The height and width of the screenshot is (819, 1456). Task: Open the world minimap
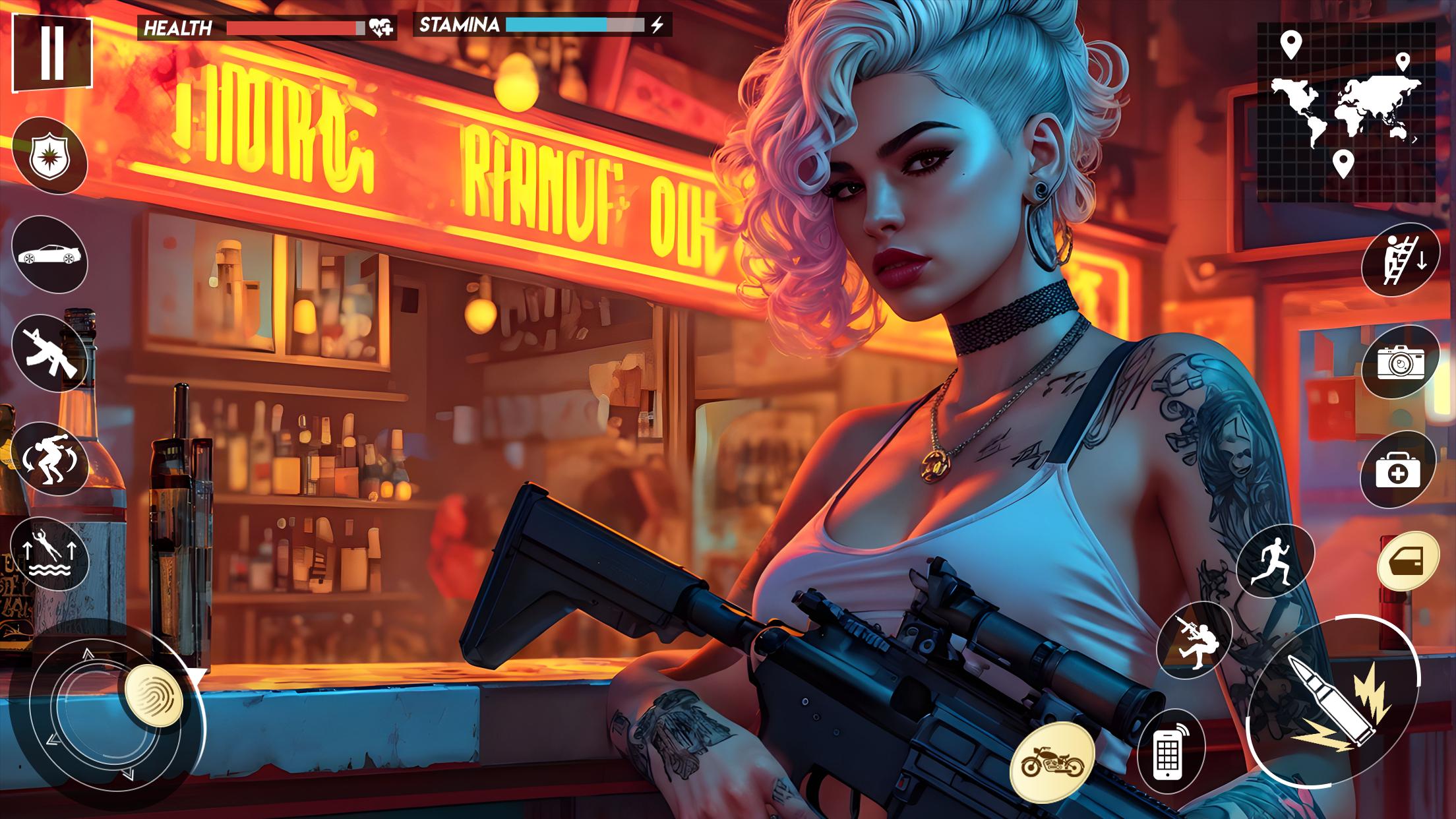1345,112
